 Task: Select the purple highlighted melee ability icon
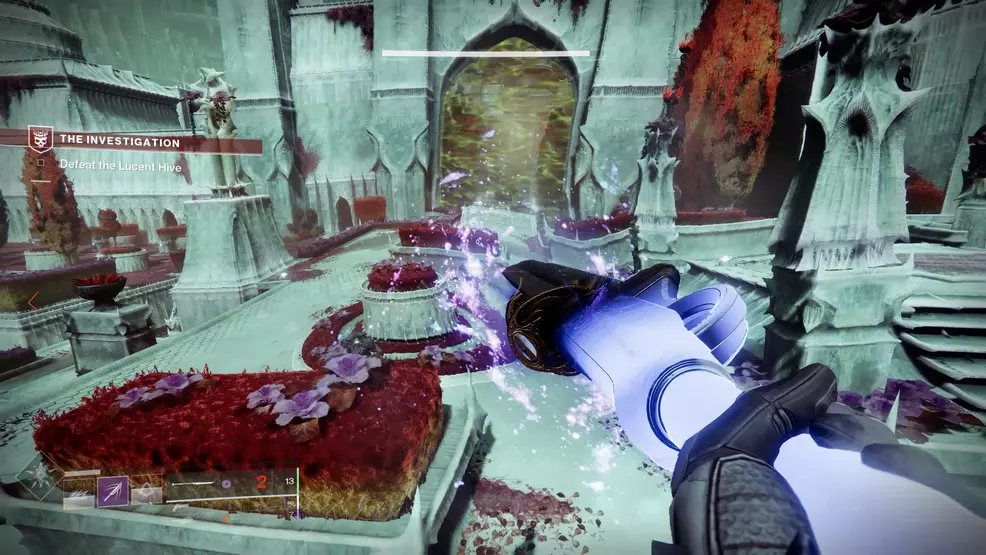[x=112, y=490]
